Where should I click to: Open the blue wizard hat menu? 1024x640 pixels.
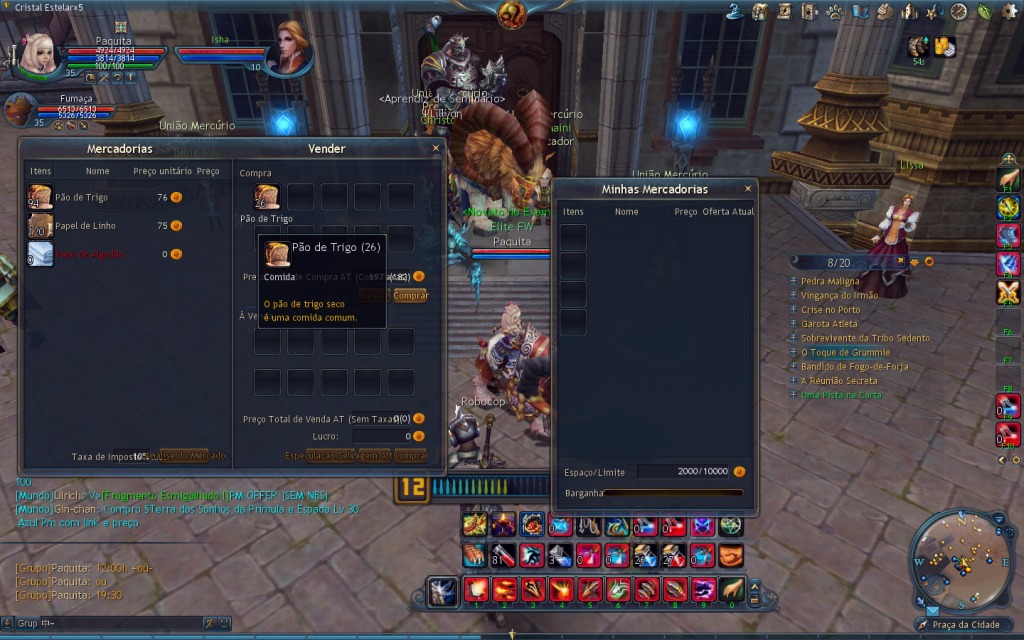coord(735,11)
